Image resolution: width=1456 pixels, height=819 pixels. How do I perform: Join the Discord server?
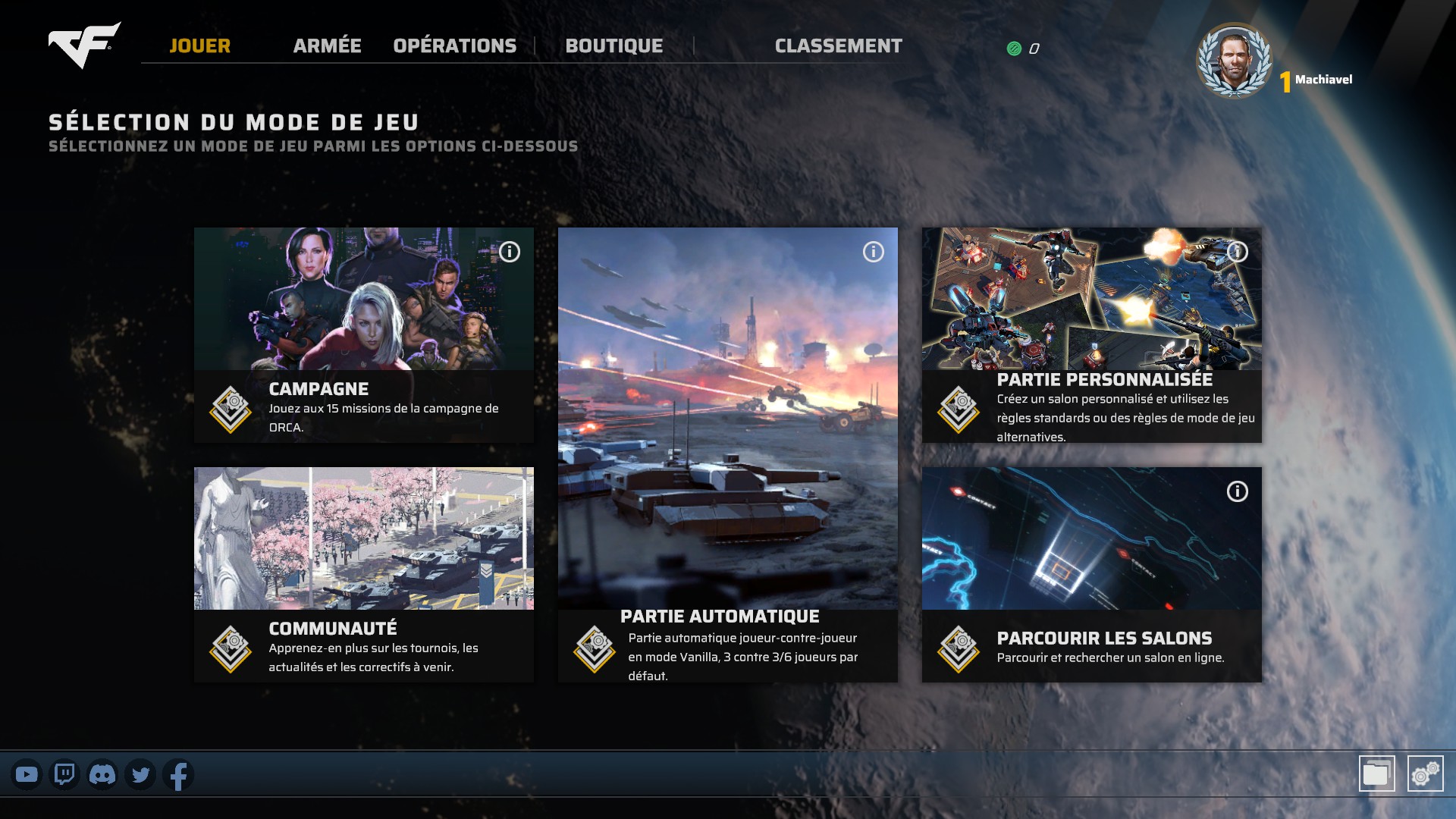click(x=102, y=775)
